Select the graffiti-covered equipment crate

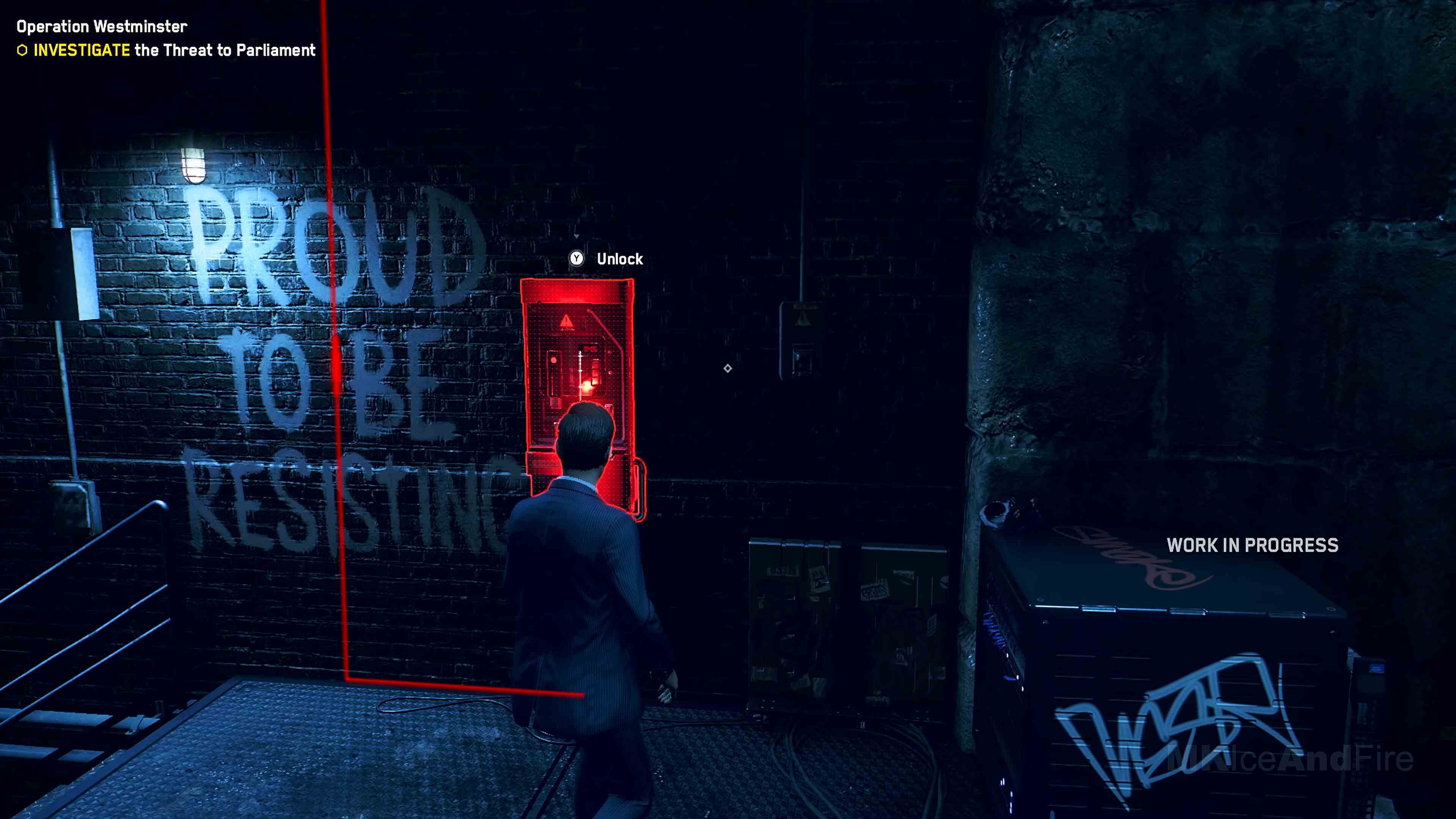[1187, 678]
